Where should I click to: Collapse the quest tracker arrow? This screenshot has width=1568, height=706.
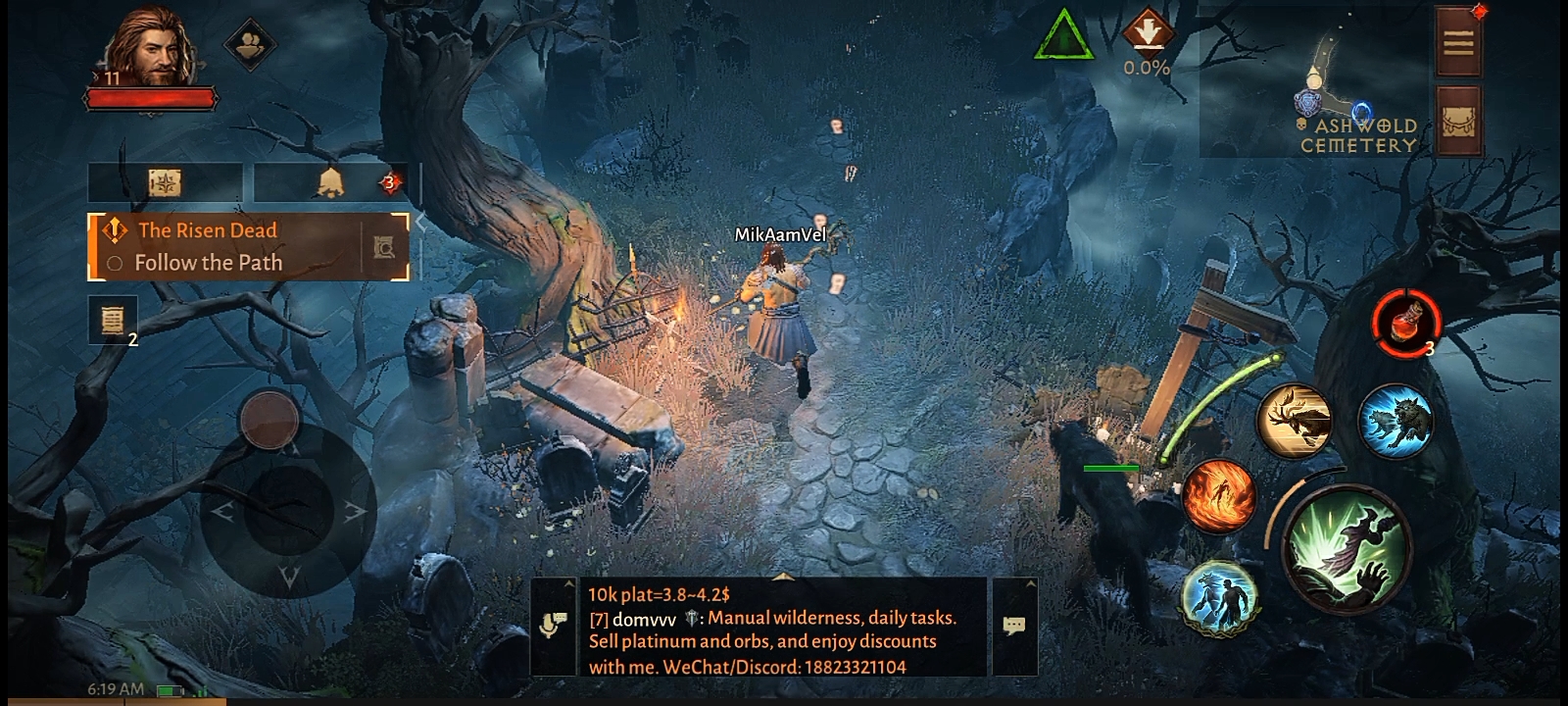(420, 223)
